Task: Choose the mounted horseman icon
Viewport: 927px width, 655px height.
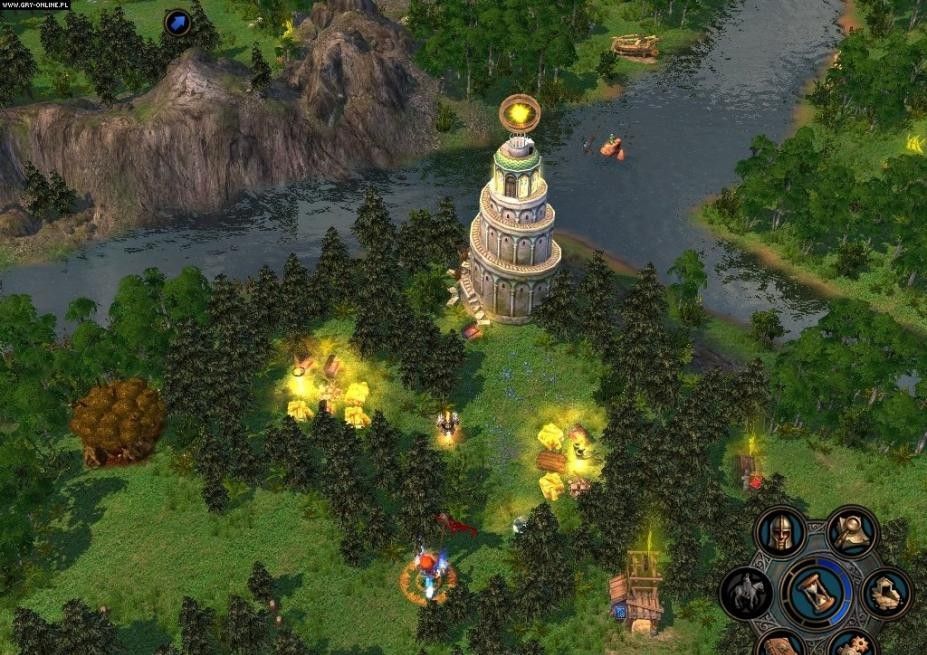Action: (x=745, y=593)
